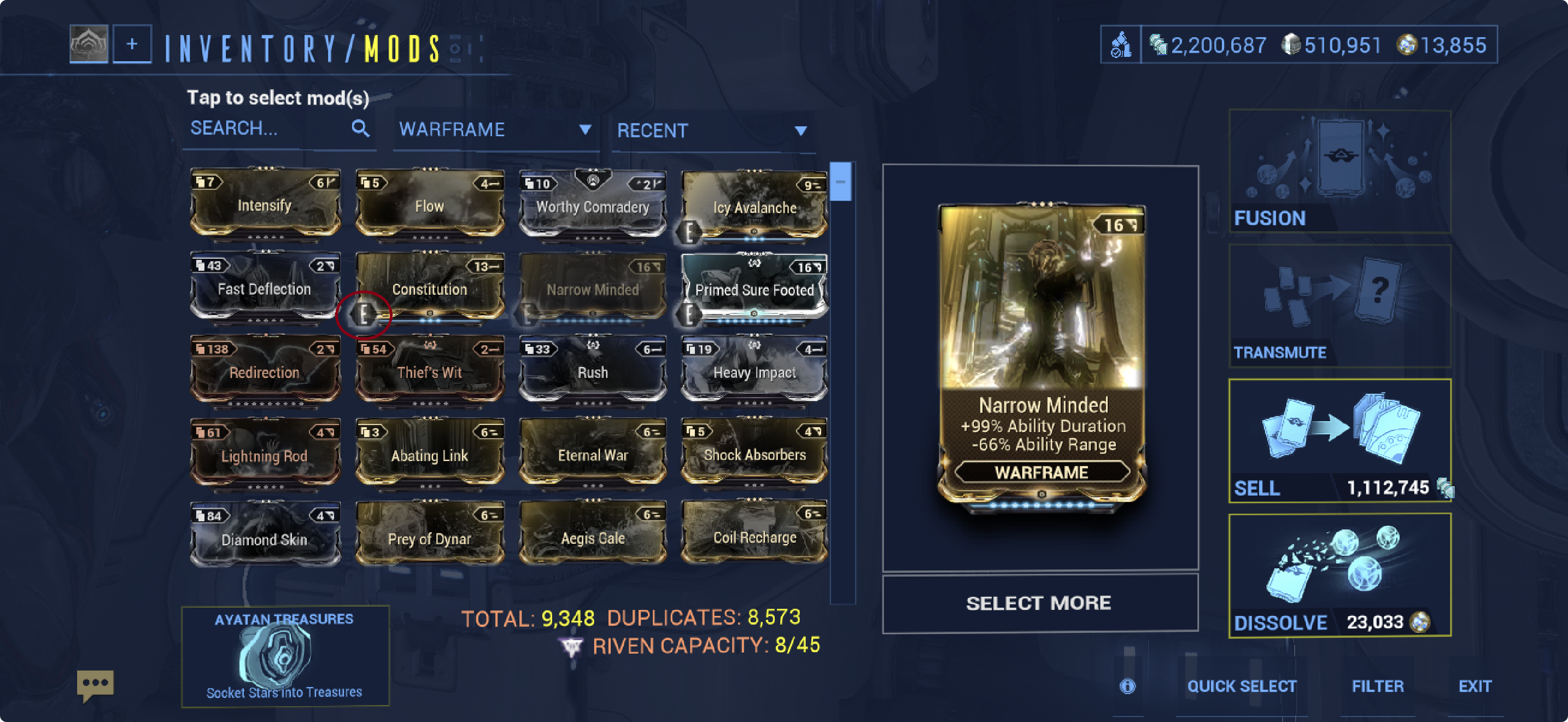Screen dimensions: 1568x722
Task: Select the Redirection mod card
Action: pyautogui.click(x=265, y=370)
